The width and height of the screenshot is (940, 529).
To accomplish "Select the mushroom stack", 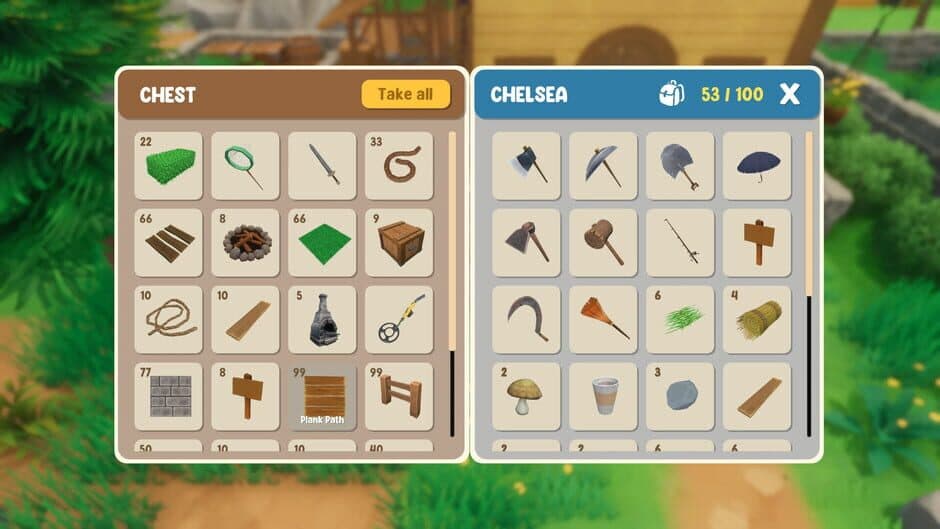I will (526, 397).
